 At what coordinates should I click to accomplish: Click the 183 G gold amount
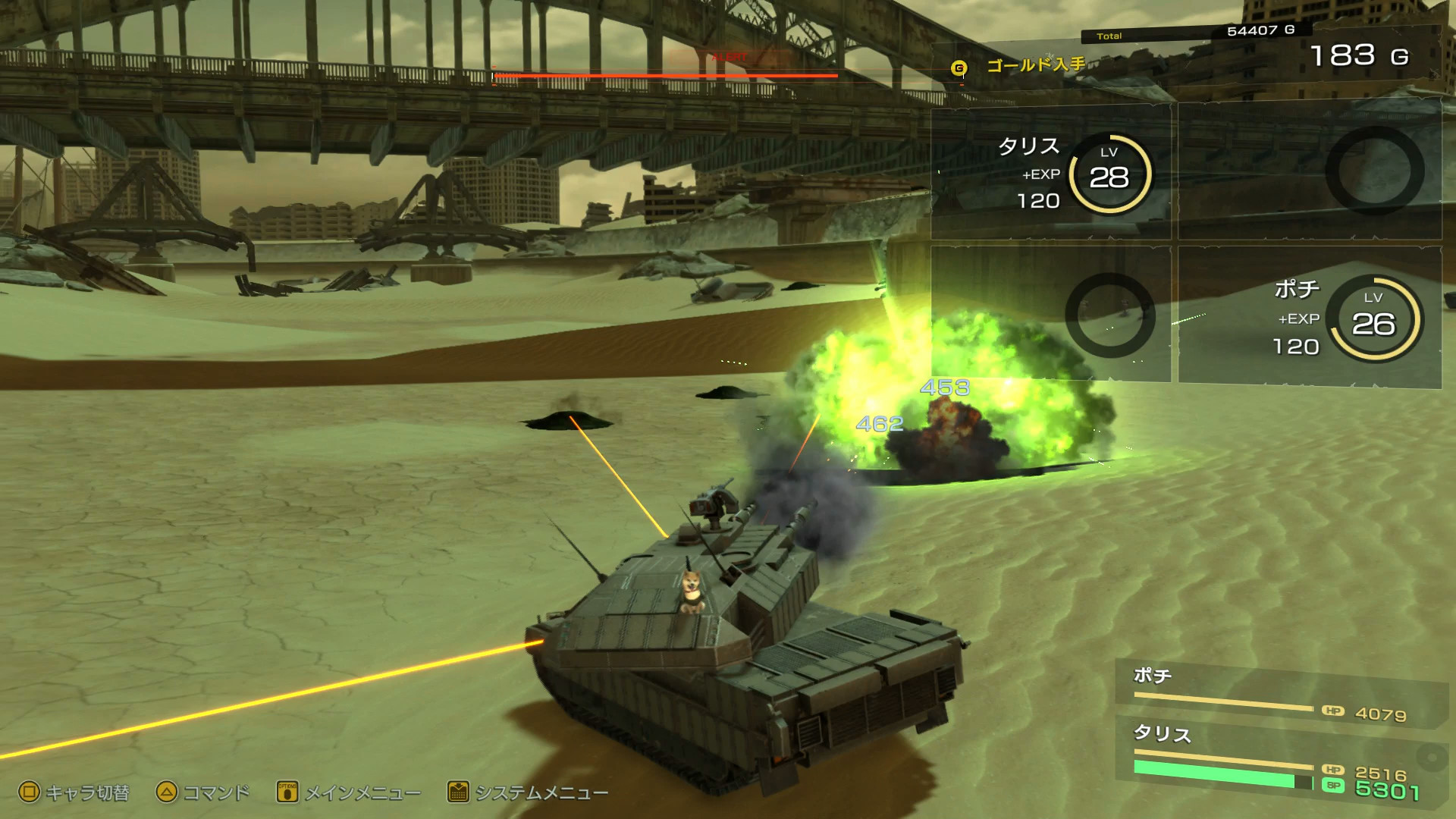point(1357,56)
